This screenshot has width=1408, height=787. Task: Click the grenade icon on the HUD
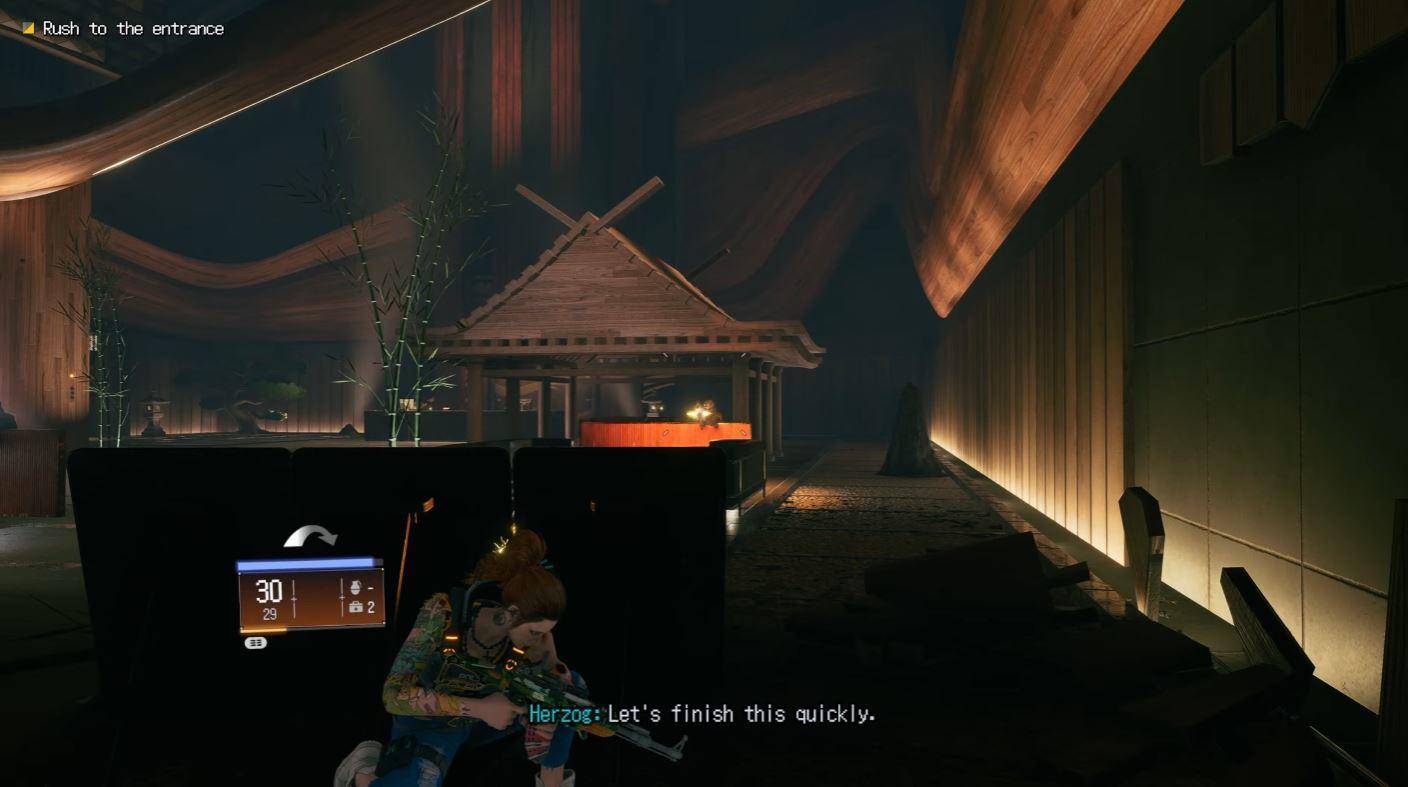(355, 587)
